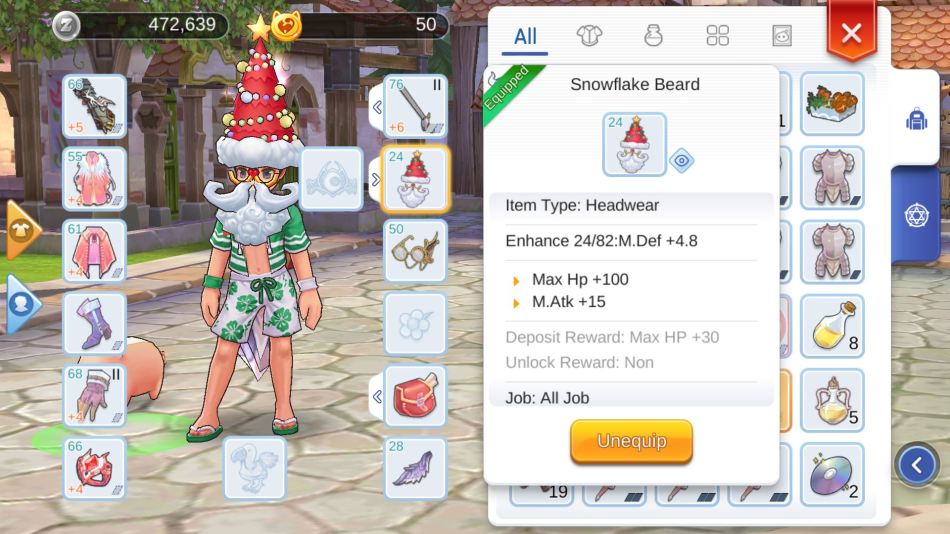Image resolution: width=950 pixels, height=534 pixels.
Task: Unequip the Snowflake Beard
Action: click(631, 441)
